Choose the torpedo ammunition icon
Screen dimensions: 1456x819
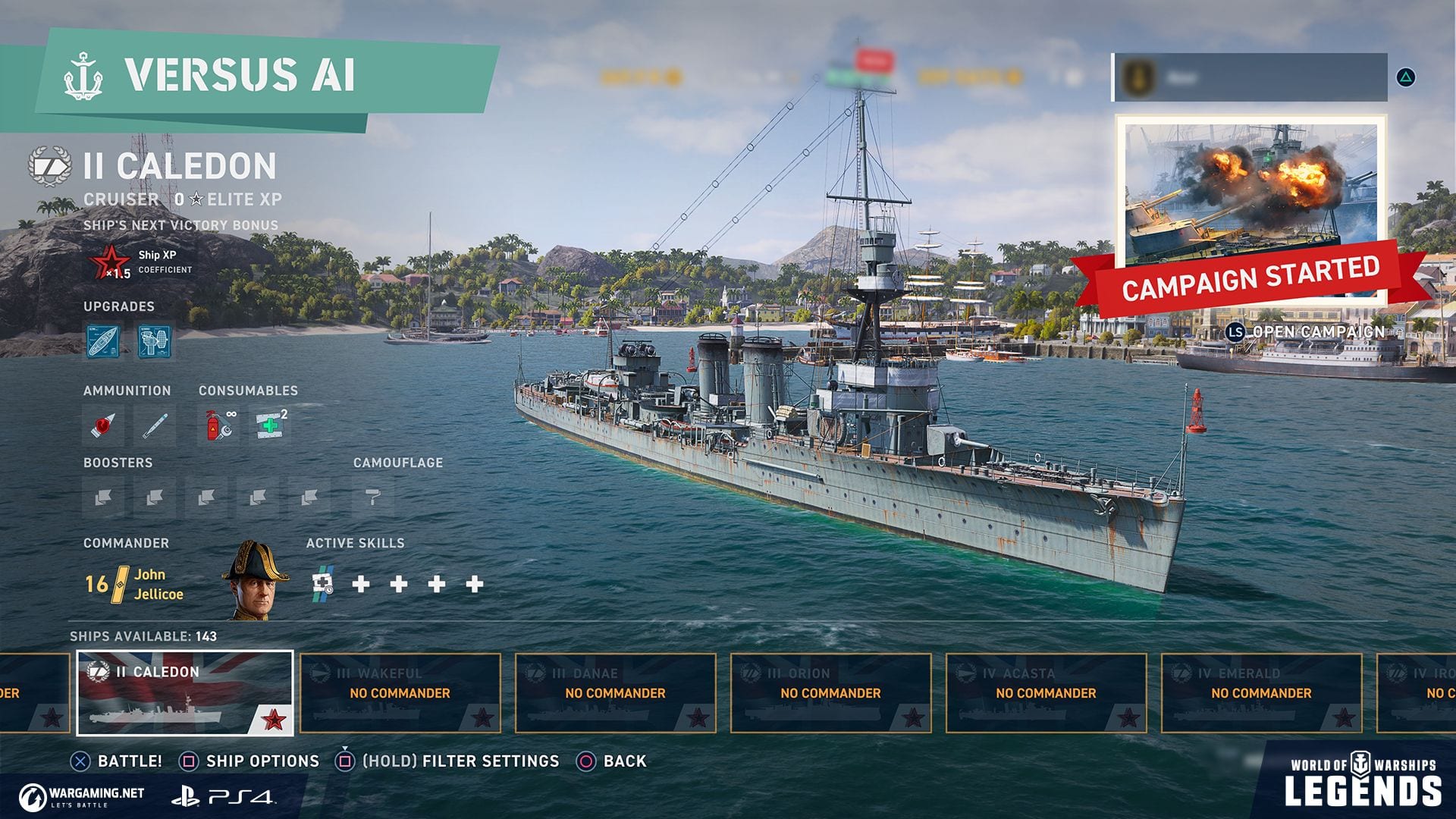click(154, 425)
